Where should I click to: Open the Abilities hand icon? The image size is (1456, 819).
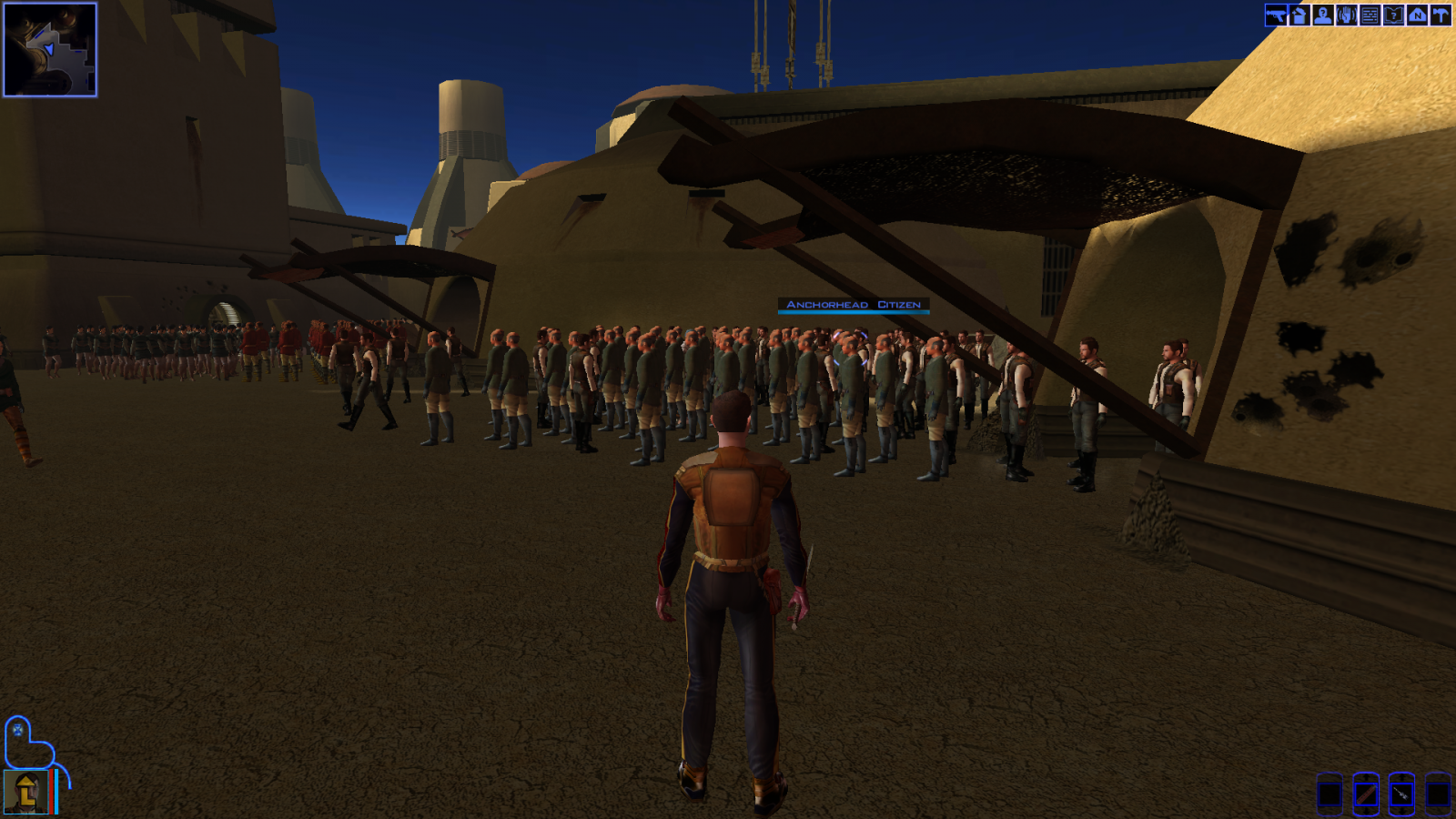(x=1347, y=15)
